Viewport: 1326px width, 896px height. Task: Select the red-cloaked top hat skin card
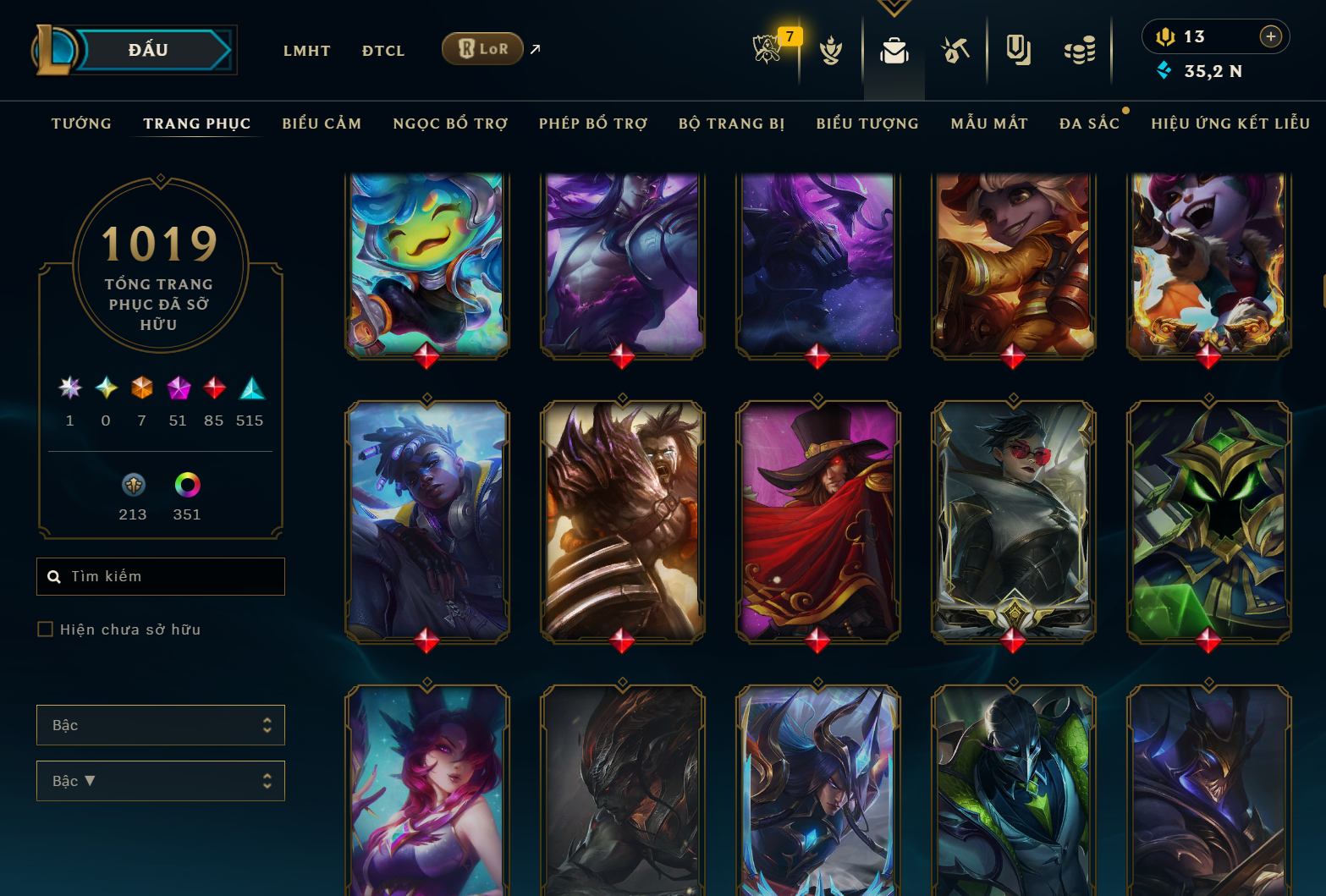tap(817, 520)
